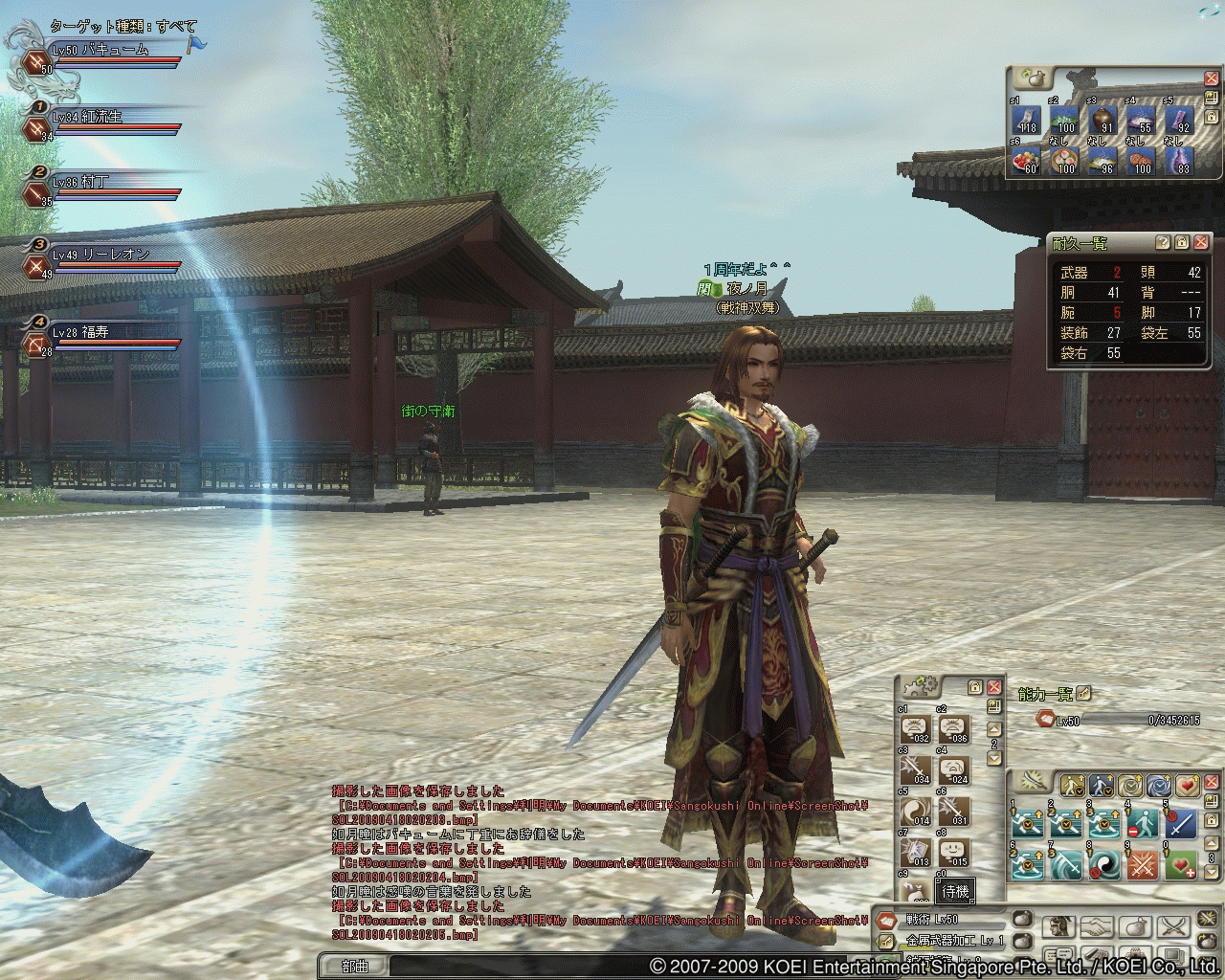The width and height of the screenshot is (1225, 980).
Task: Close the item shortcut panel
Action: 1210,78
